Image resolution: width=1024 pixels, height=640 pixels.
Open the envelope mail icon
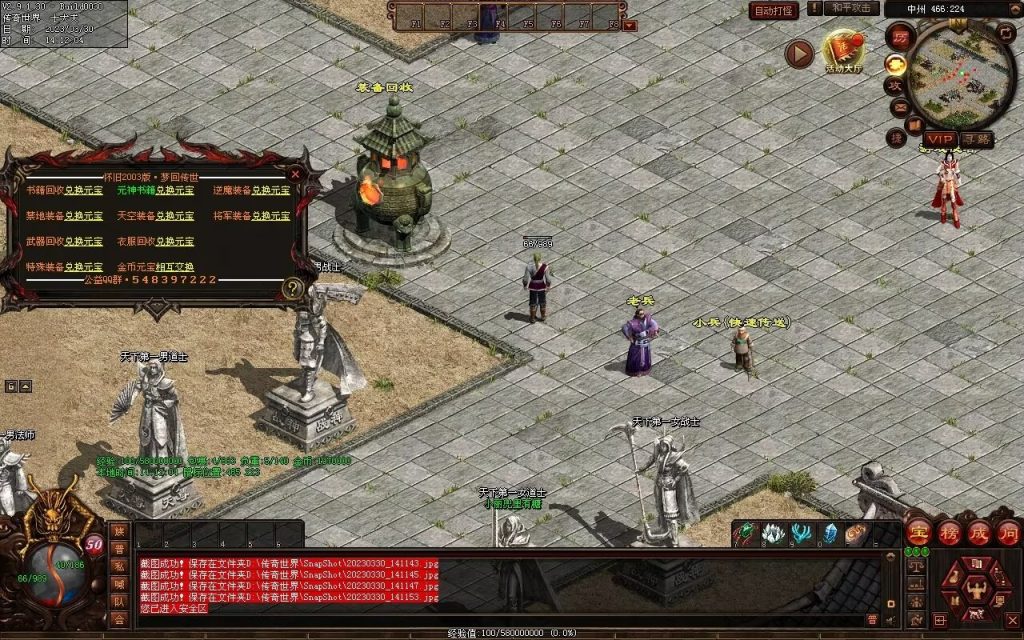898,108
